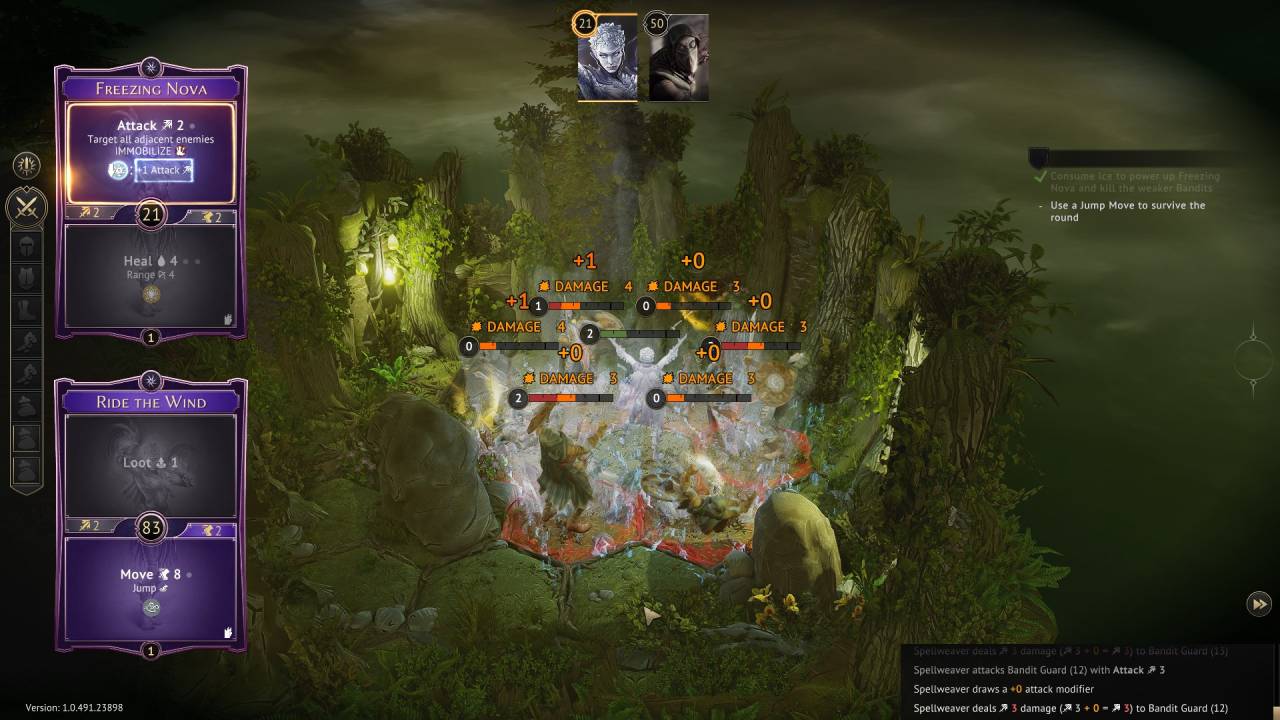Toggle the +1 Attack ice infusion bonus

164,170
